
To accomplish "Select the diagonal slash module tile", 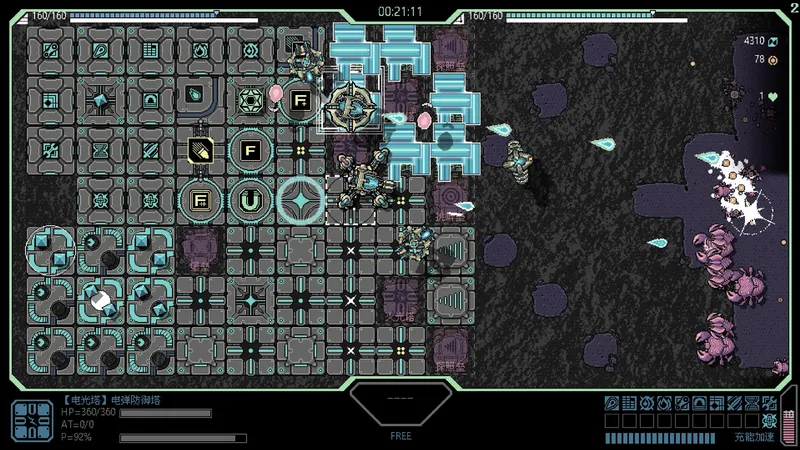I will click(x=150, y=150).
